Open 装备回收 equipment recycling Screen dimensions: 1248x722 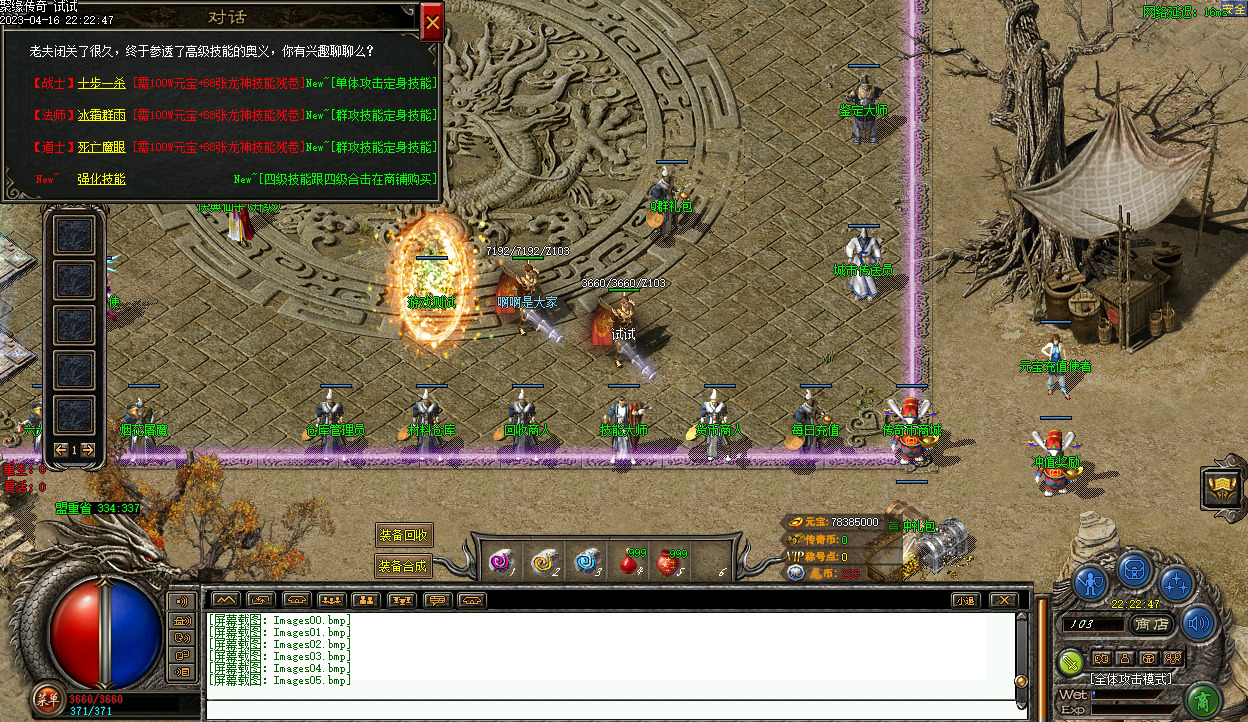404,535
